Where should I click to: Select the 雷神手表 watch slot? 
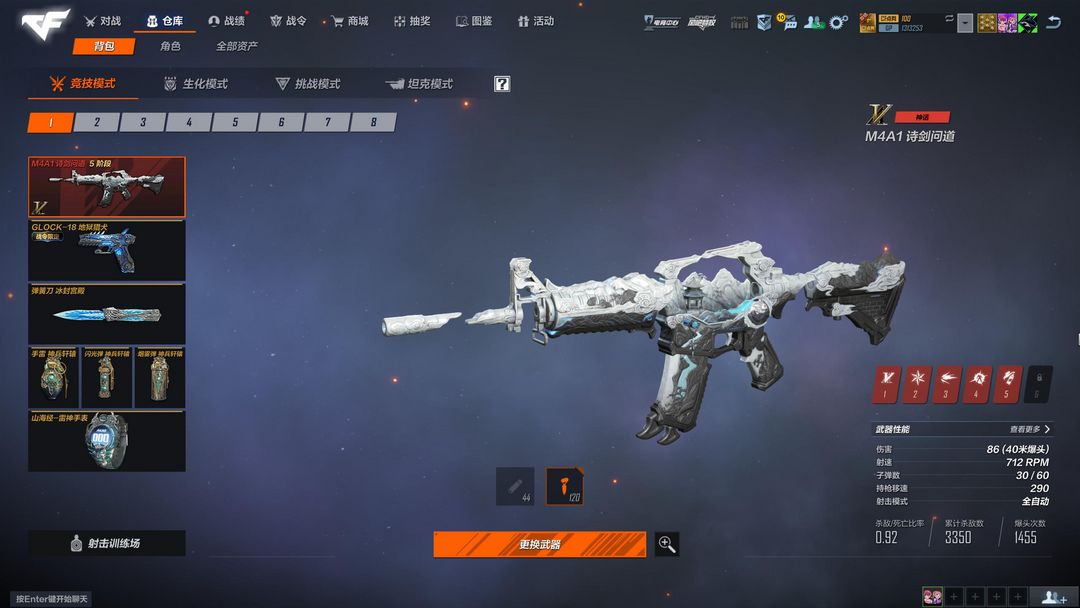[x=106, y=441]
